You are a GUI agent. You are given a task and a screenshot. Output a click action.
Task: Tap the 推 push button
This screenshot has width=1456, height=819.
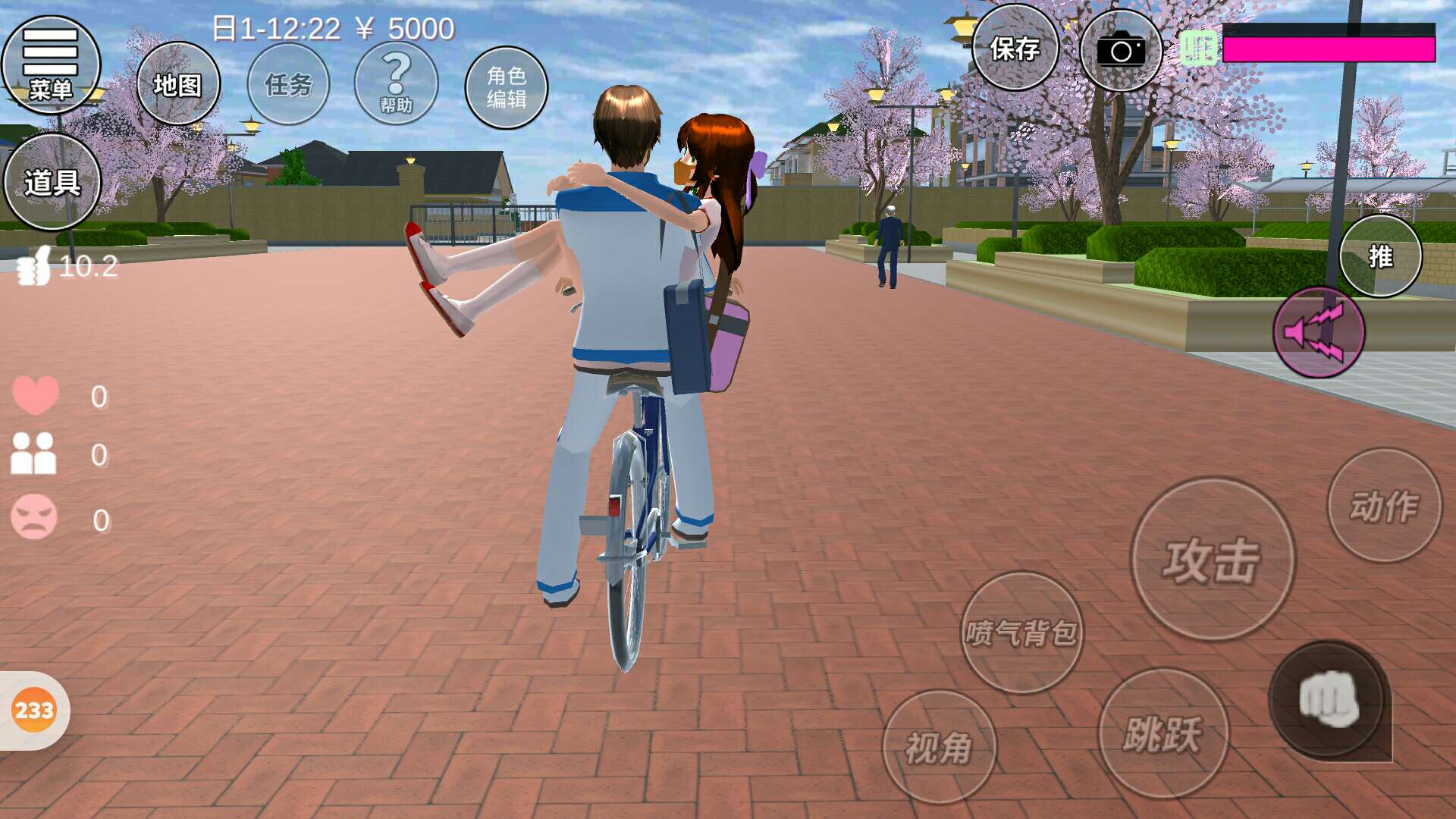[1380, 256]
